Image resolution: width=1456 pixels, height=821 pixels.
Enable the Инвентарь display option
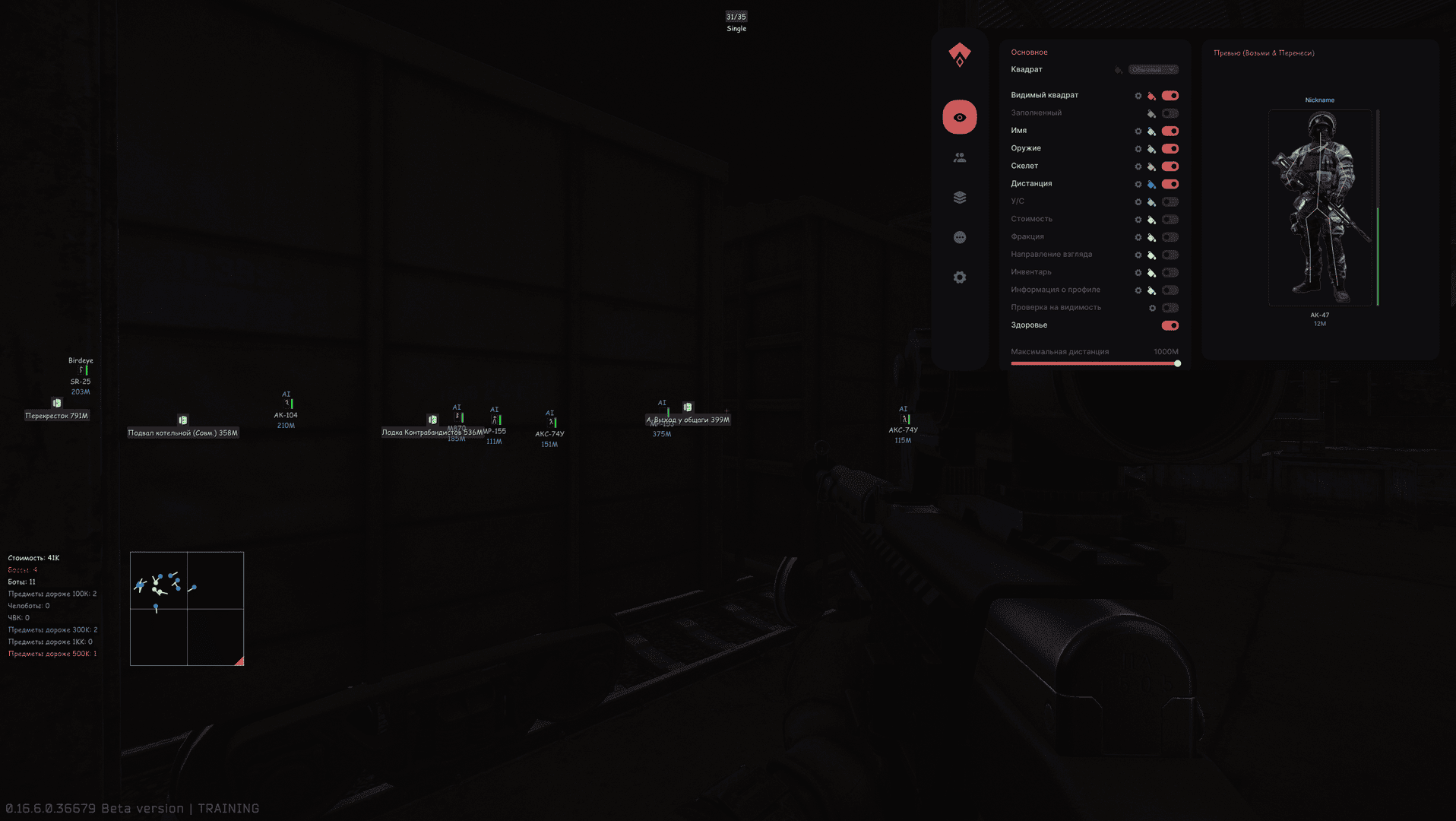1170,272
